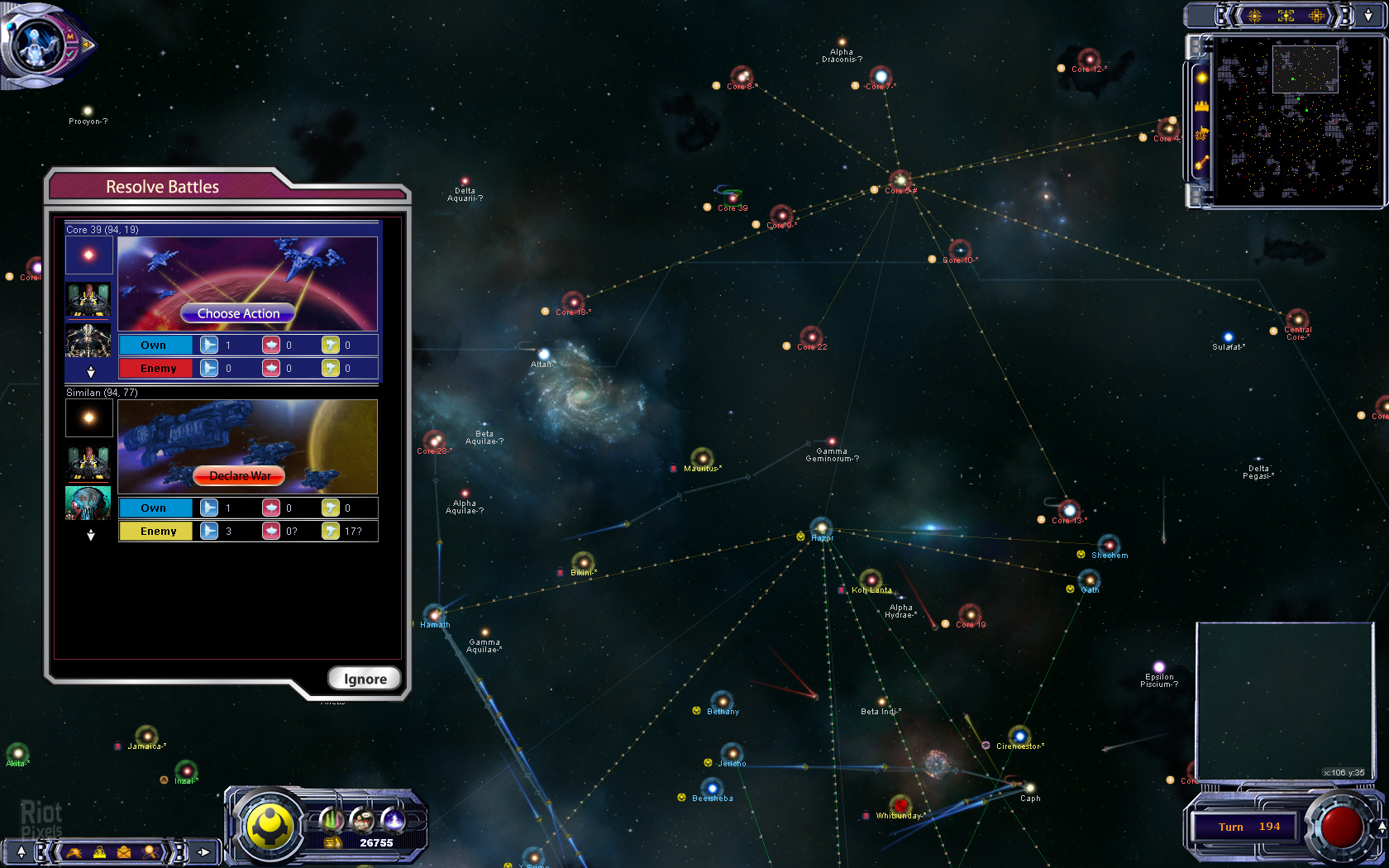Select the spaceship icon in bottom toolbar
This screenshot has height=868, width=1389.
74,851
